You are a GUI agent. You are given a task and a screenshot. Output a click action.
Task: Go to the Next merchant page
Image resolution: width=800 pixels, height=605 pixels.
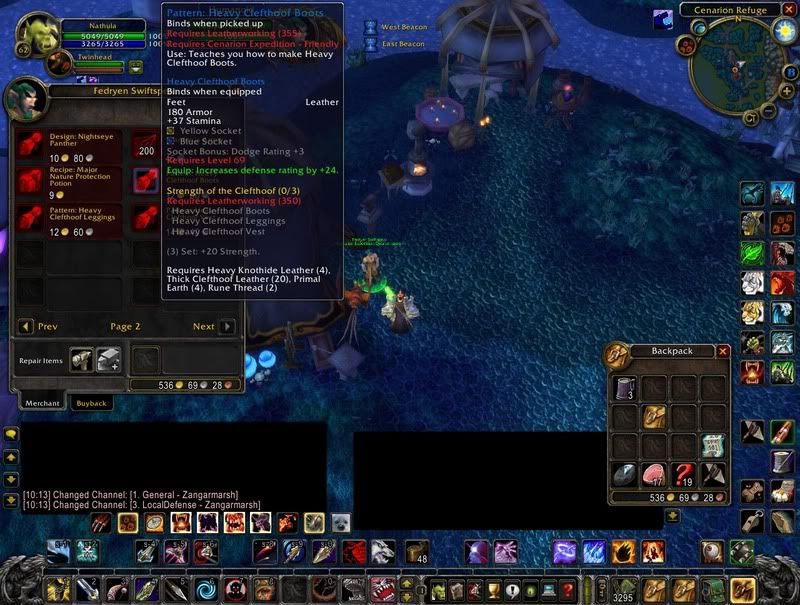tap(227, 326)
